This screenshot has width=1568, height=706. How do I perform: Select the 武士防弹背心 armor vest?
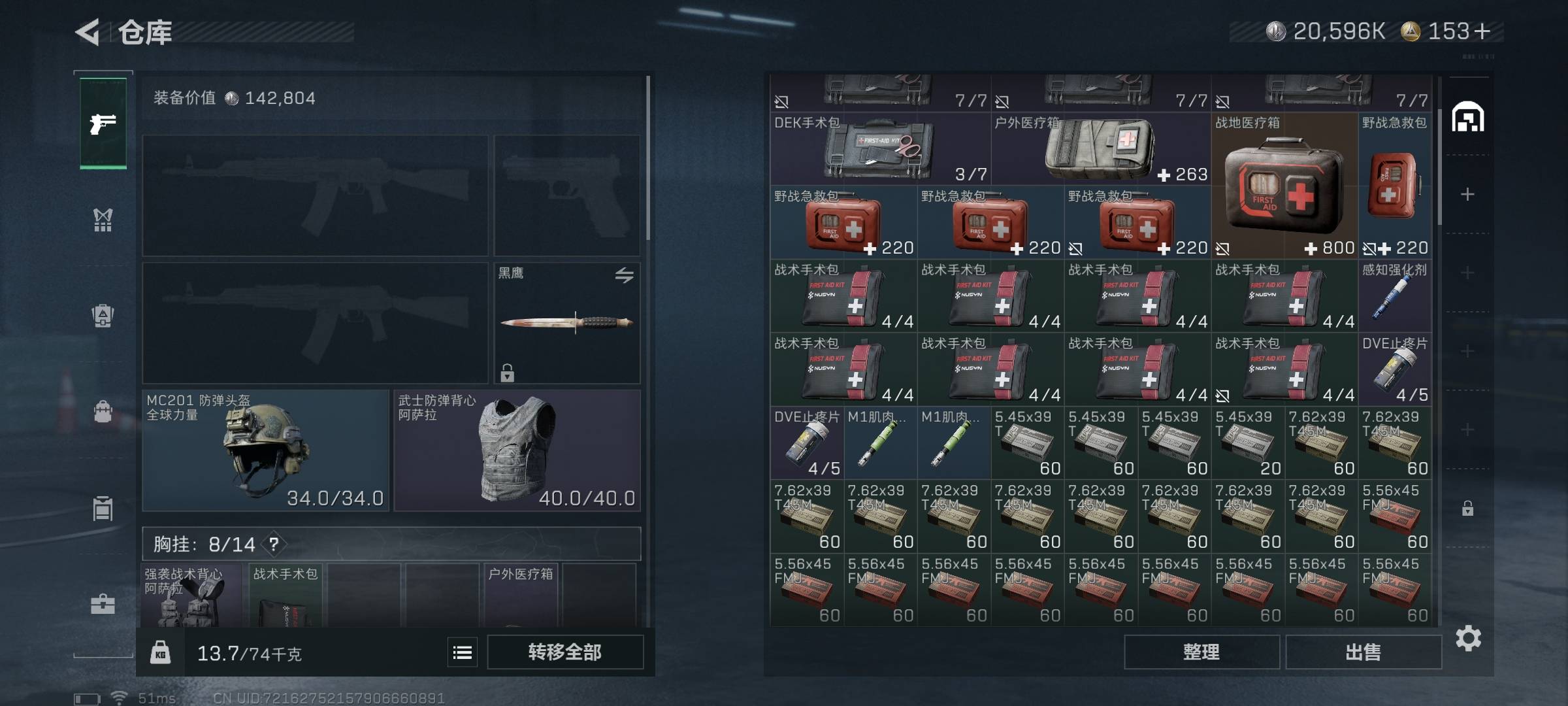point(517,450)
